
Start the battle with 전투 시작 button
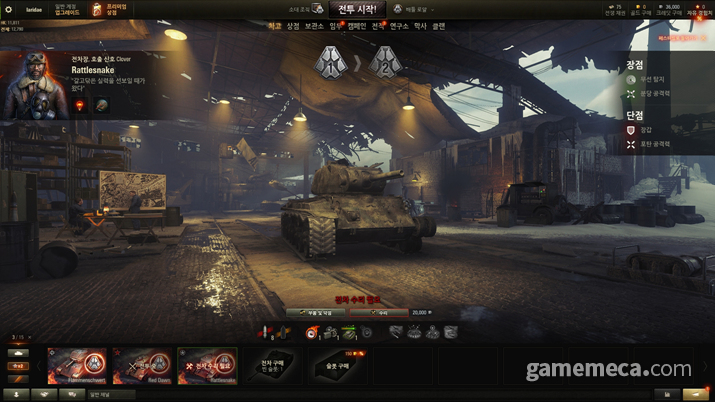tap(356, 8)
